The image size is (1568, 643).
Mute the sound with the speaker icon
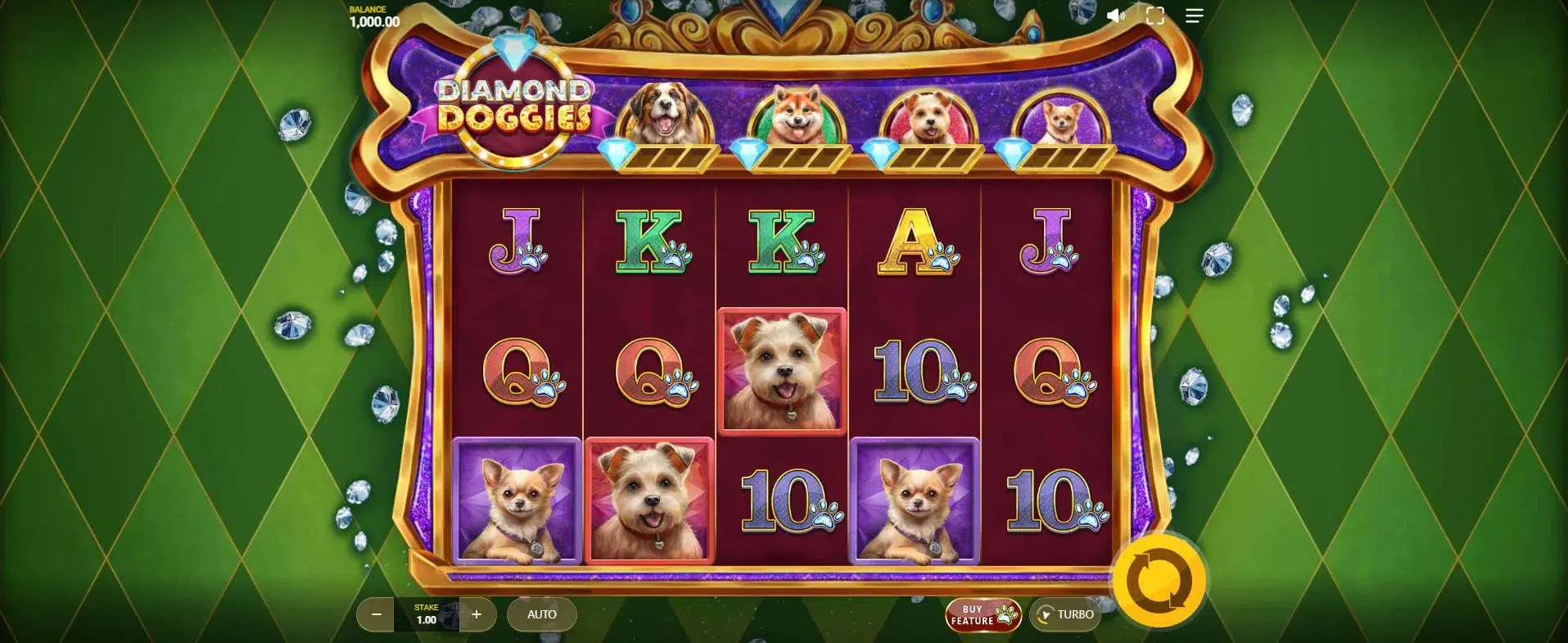(1115, 16)
